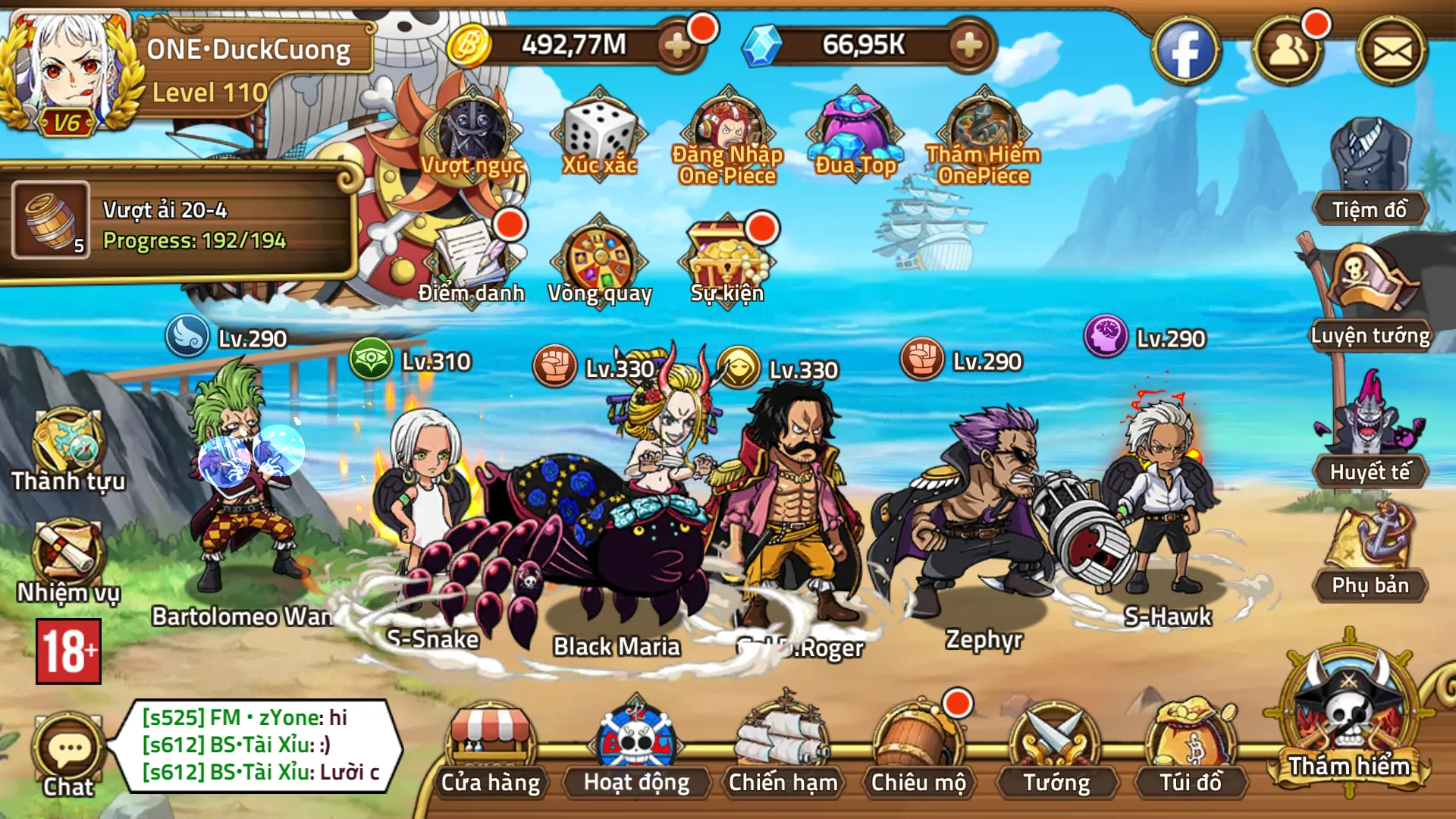The width and height of the screenshot is (1456, 819).
Task: Open the friends list icon
Action: [x=1287, y=51]
